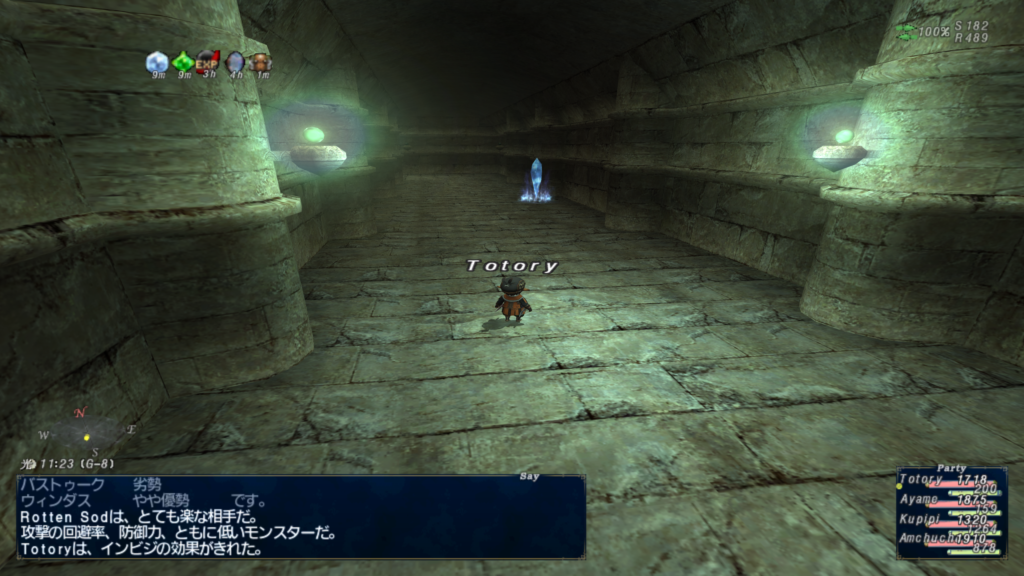Click the EXP bonus status icon
This screenshot has height=576, width=1024.
point(208,62)
